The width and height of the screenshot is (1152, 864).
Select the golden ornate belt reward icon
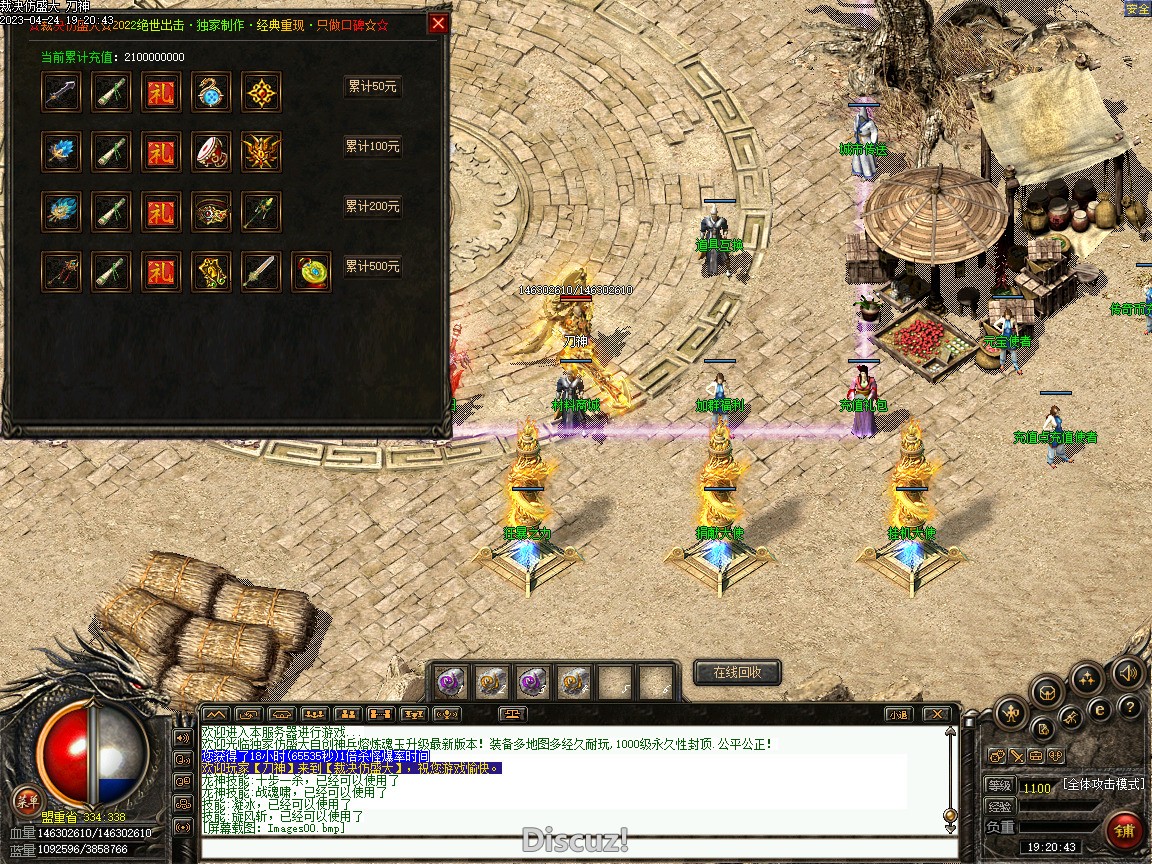[x=211, y=212]
